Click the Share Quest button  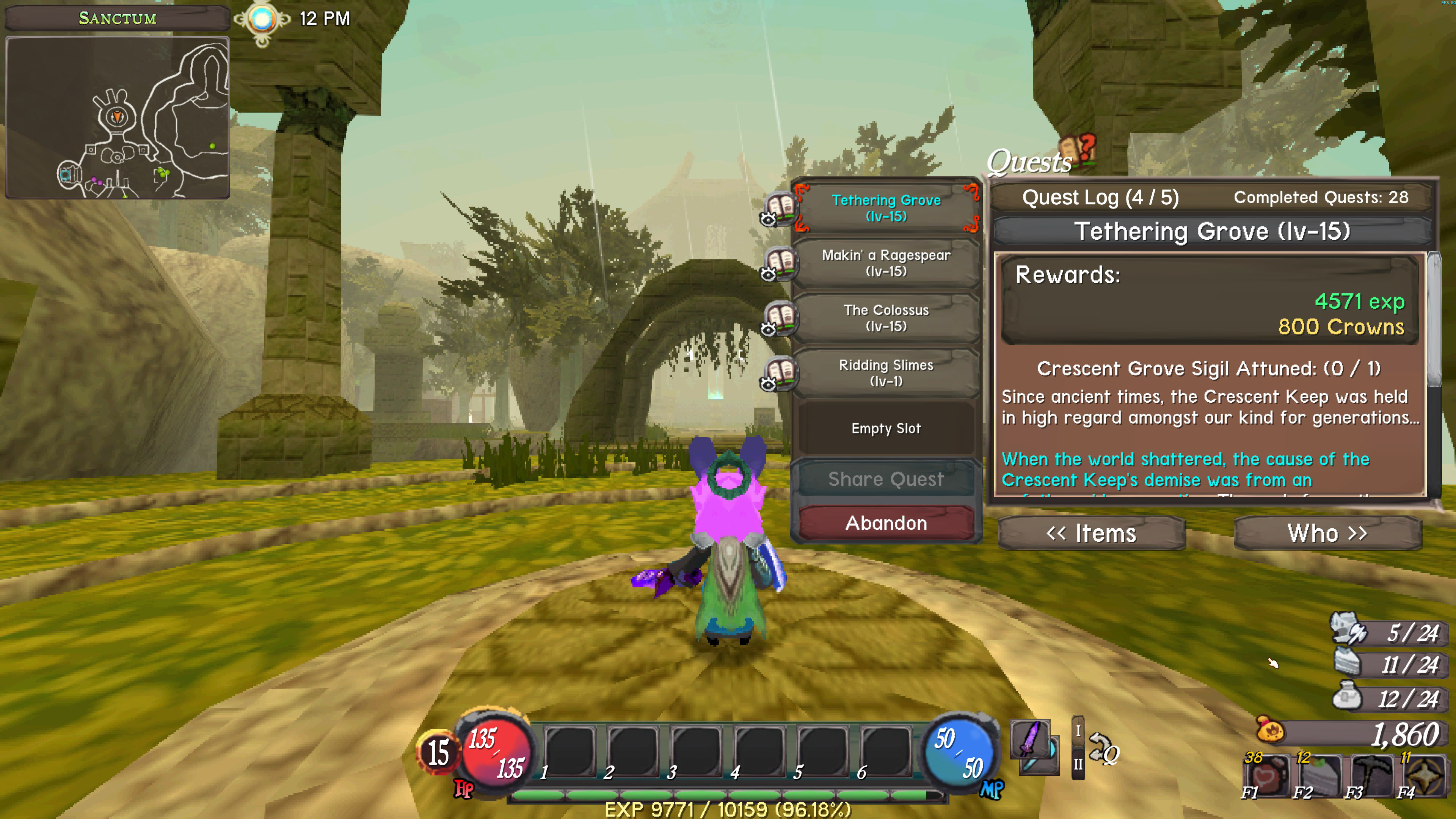tap(886, 479)
